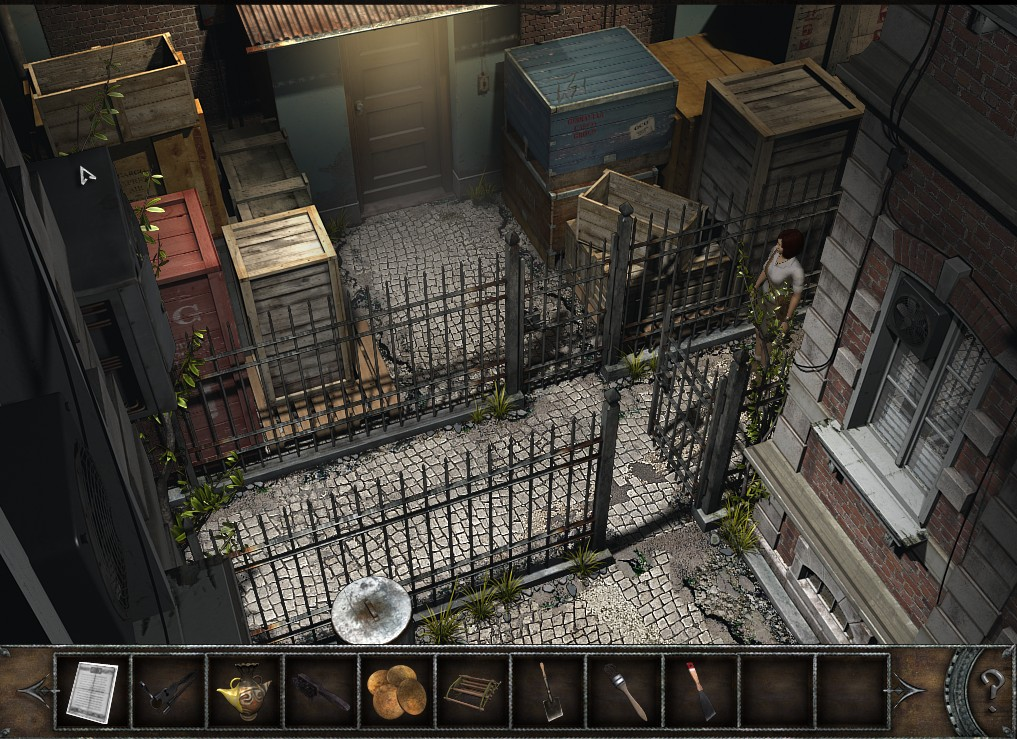Select the red-handled putty knife
This screenshot has width=1017, height=739.
click(700, 691)
